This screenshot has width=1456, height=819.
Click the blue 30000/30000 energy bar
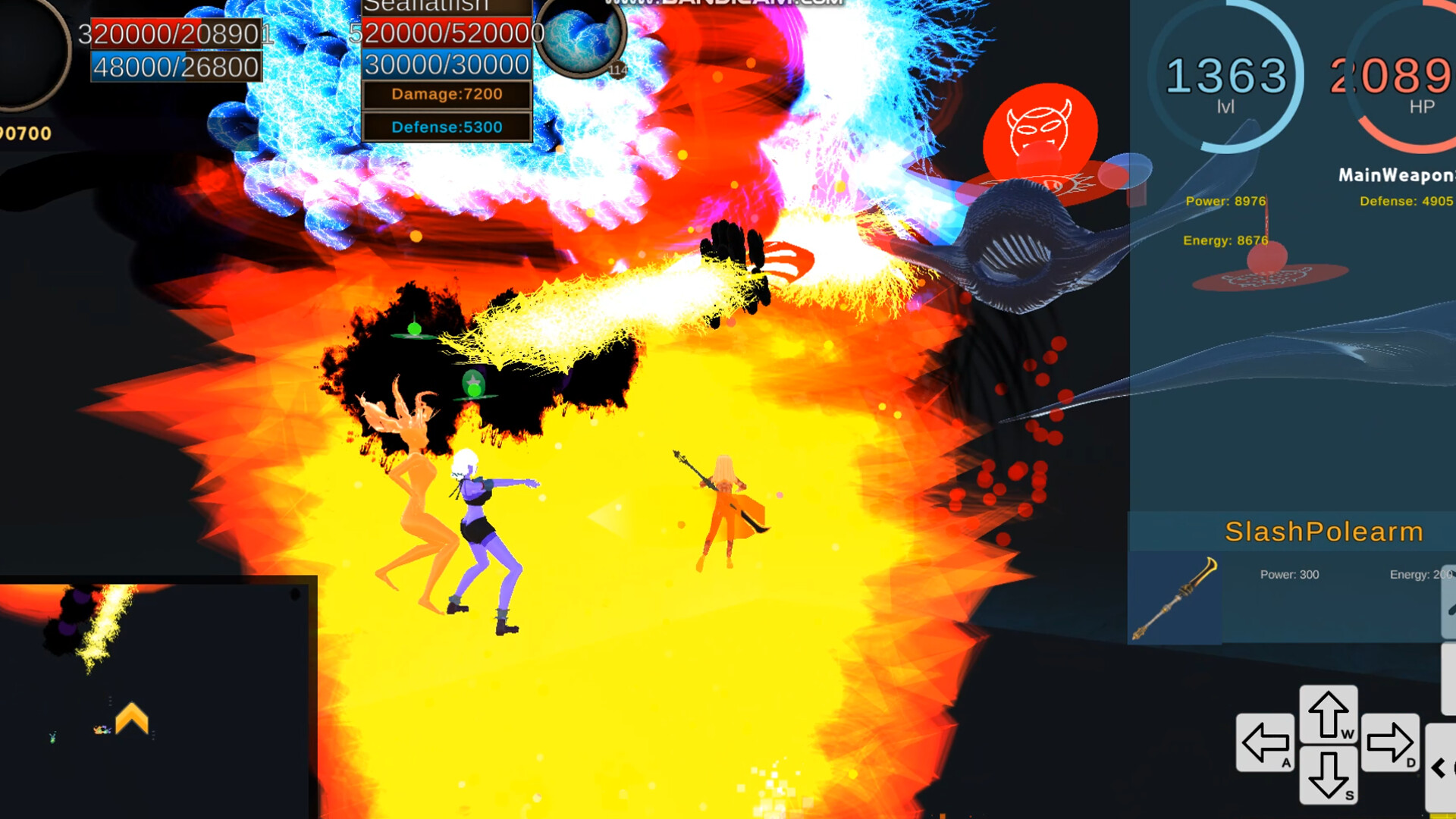446,64
